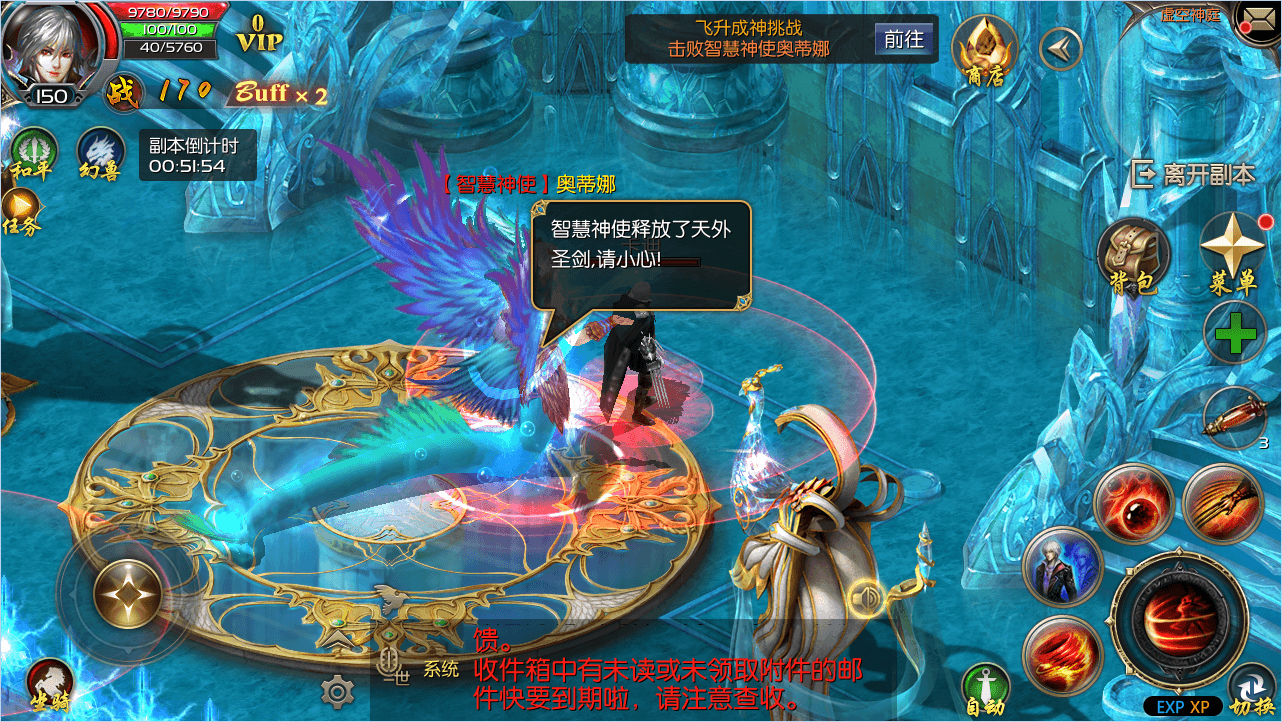Viewport: 1282px width, 722px height.
Task: Open the 商店 shop icon
Action: click(x=984, y=50)
